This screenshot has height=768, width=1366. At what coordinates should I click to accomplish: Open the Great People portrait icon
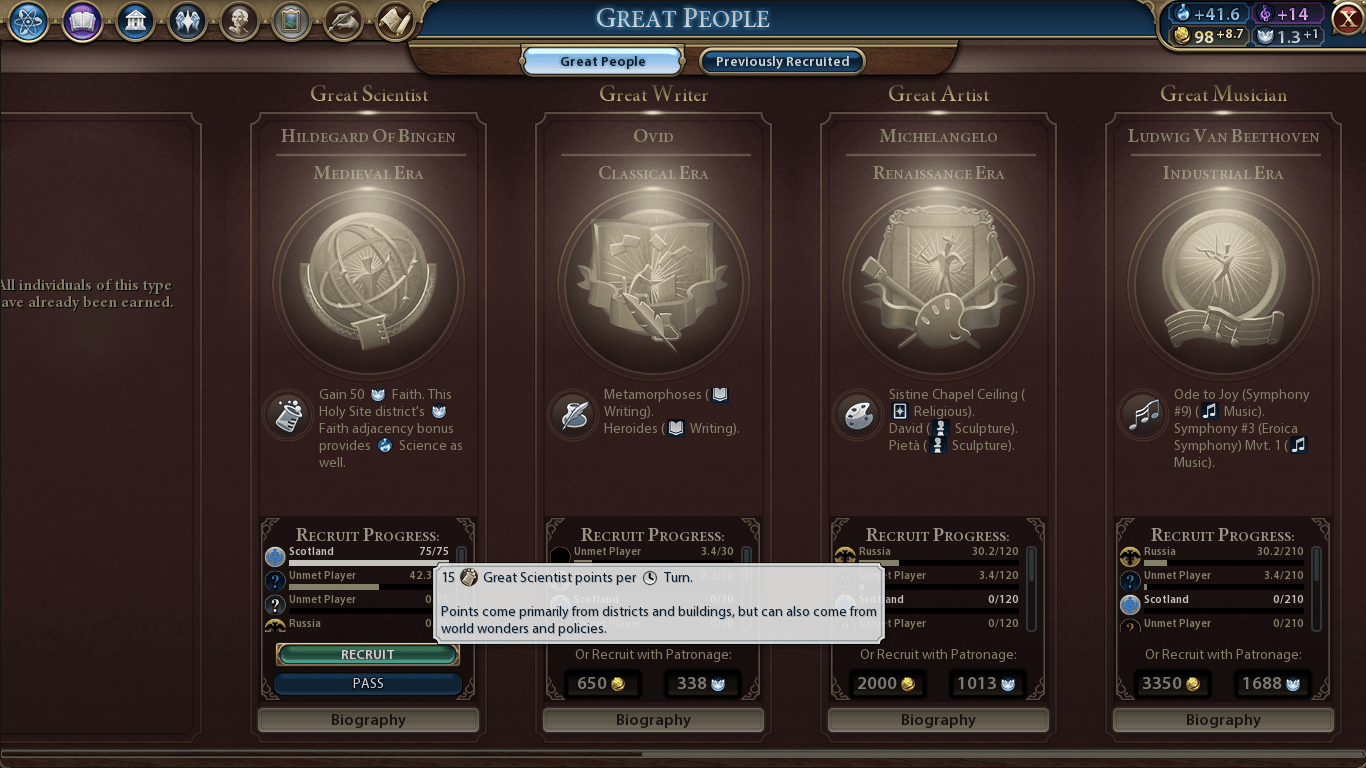[239, 21]
